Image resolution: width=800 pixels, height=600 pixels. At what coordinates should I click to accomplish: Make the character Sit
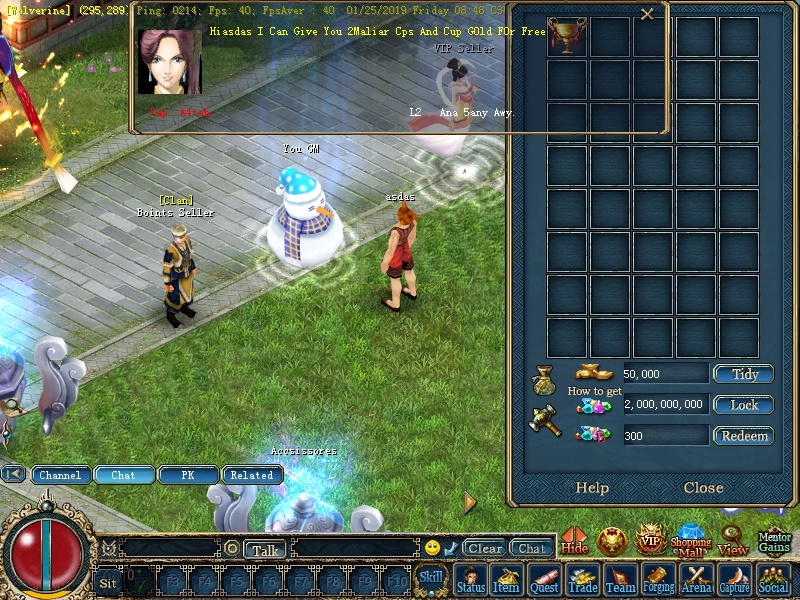(x=108, y=581)
